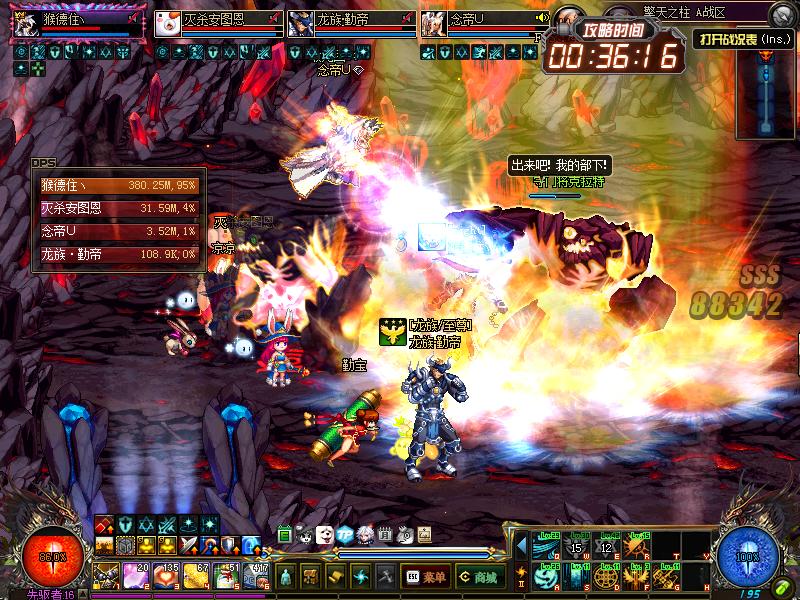Open the blue TP icon

pyautogui.click(x=345, y=535)
